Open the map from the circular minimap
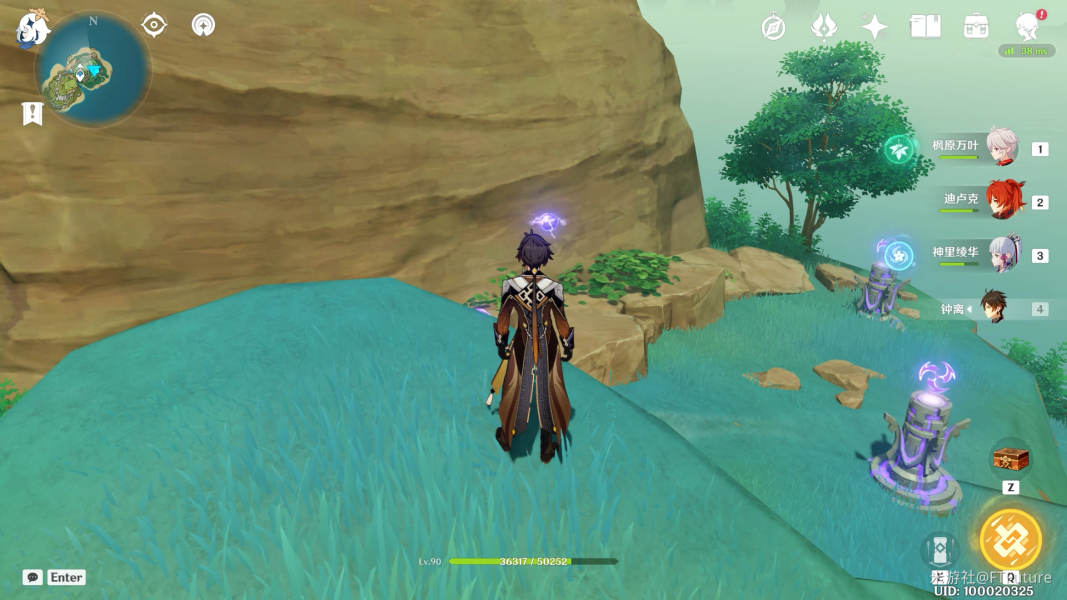This screenshot has height=600, width=1067. click(92, 71)
